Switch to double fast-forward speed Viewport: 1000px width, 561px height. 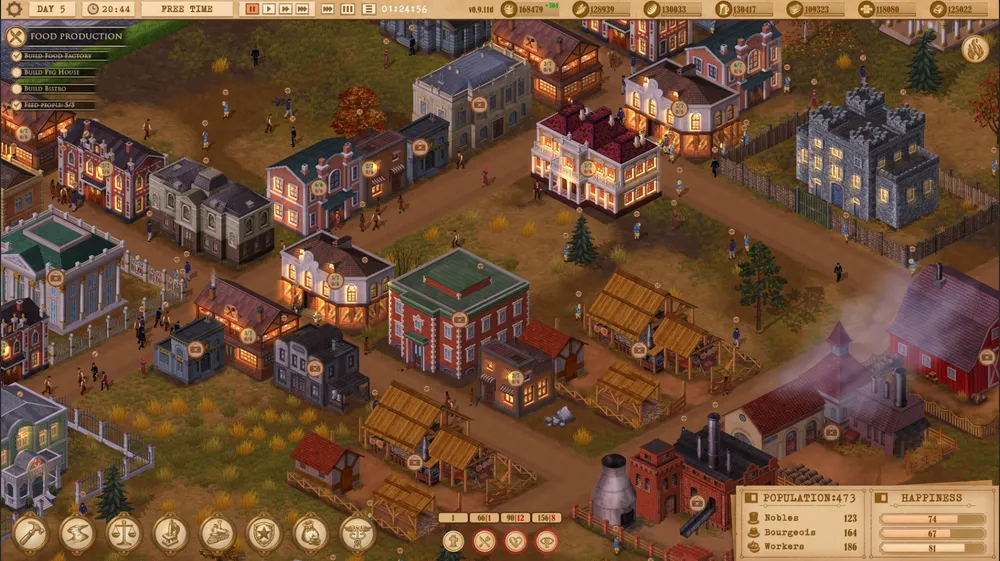coord(285,9)
